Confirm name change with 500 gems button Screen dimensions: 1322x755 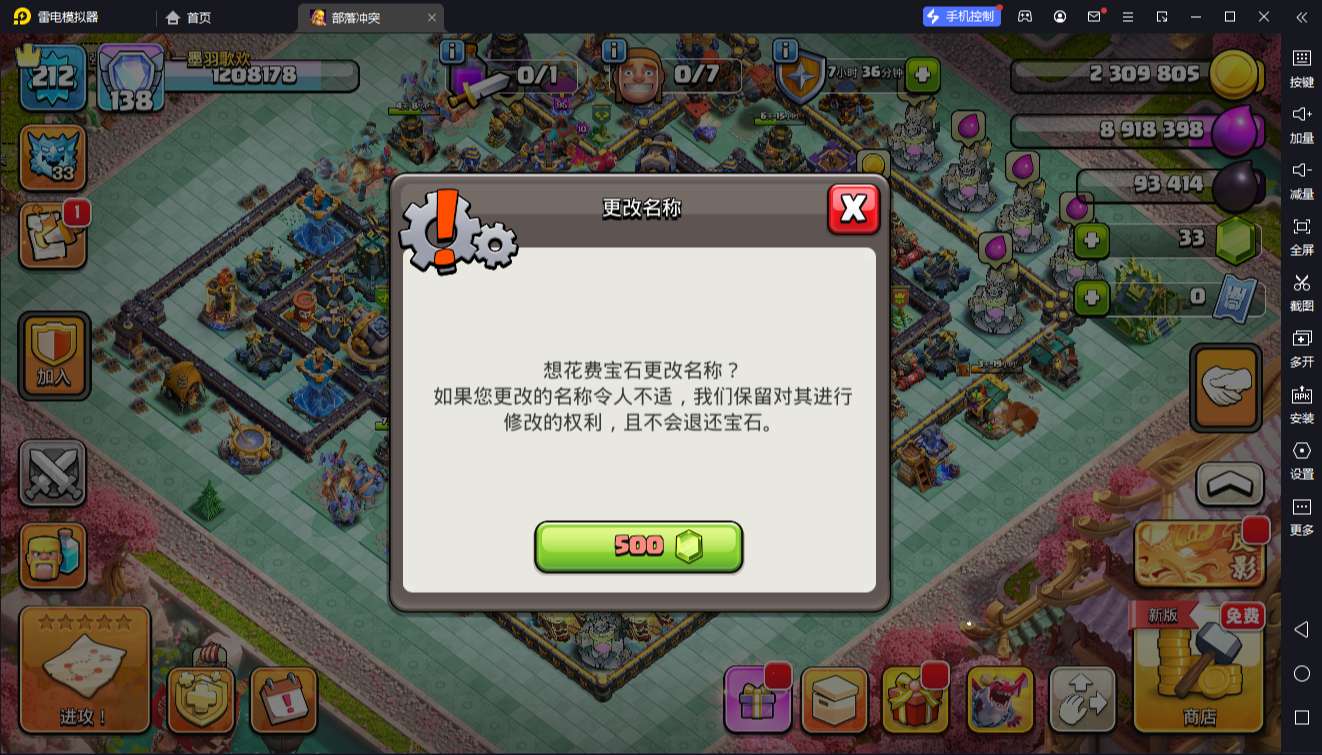point(639,546)
